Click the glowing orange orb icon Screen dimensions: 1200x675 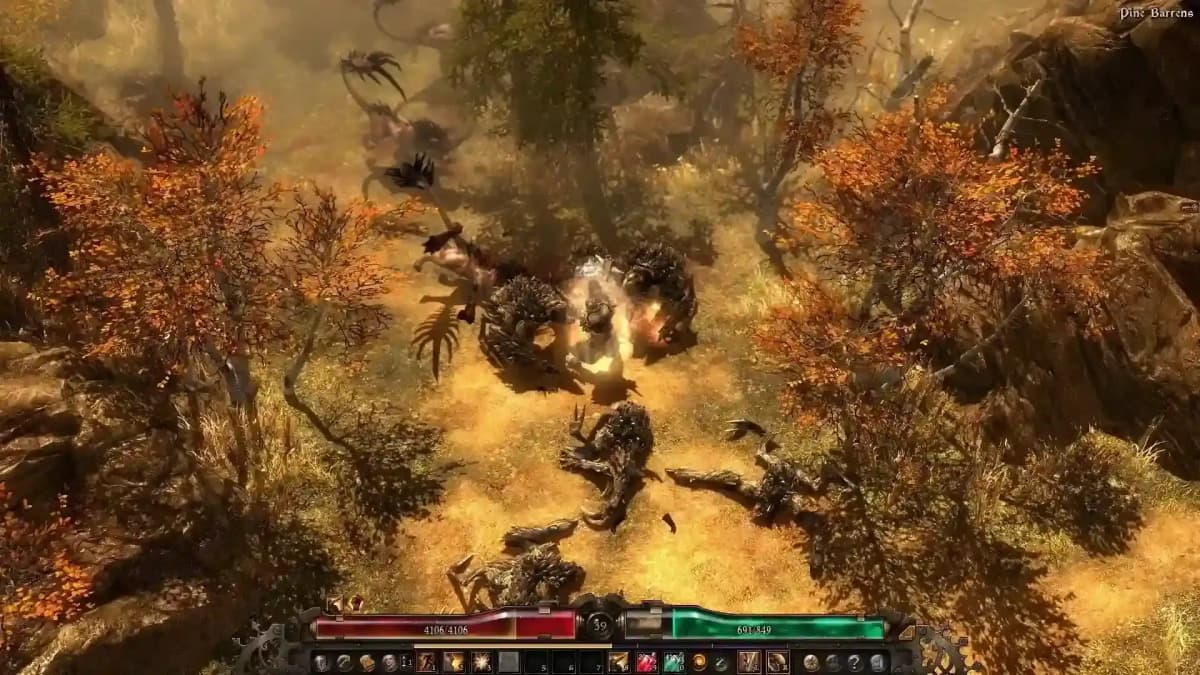coord(700,662)
